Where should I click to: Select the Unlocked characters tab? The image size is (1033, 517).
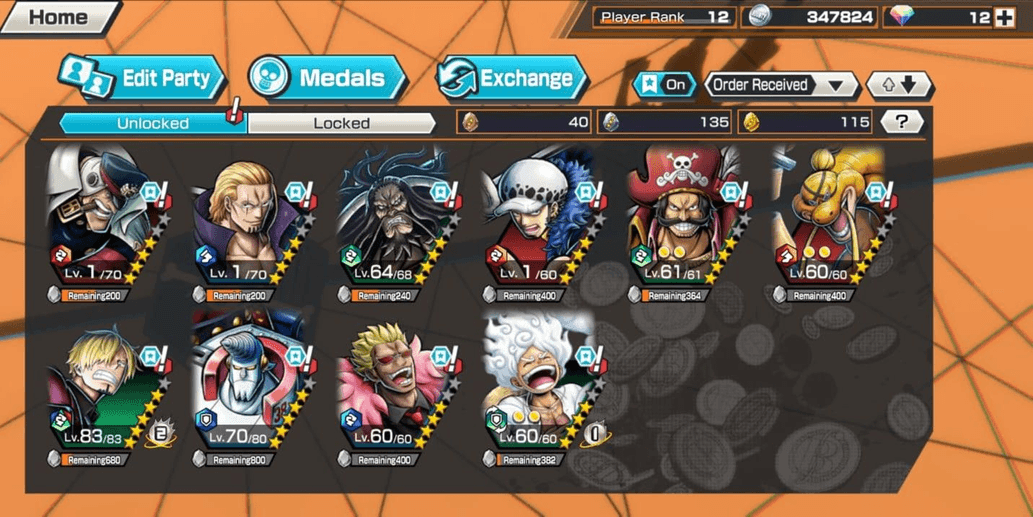152,123
